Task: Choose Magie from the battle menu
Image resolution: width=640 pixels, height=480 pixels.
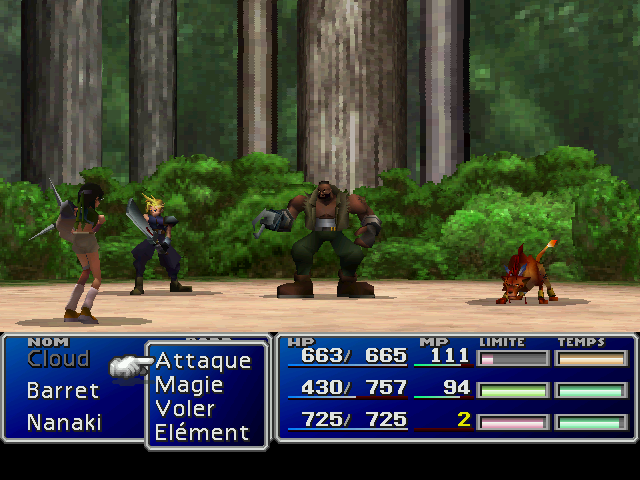Action: (x=189, y=384)
